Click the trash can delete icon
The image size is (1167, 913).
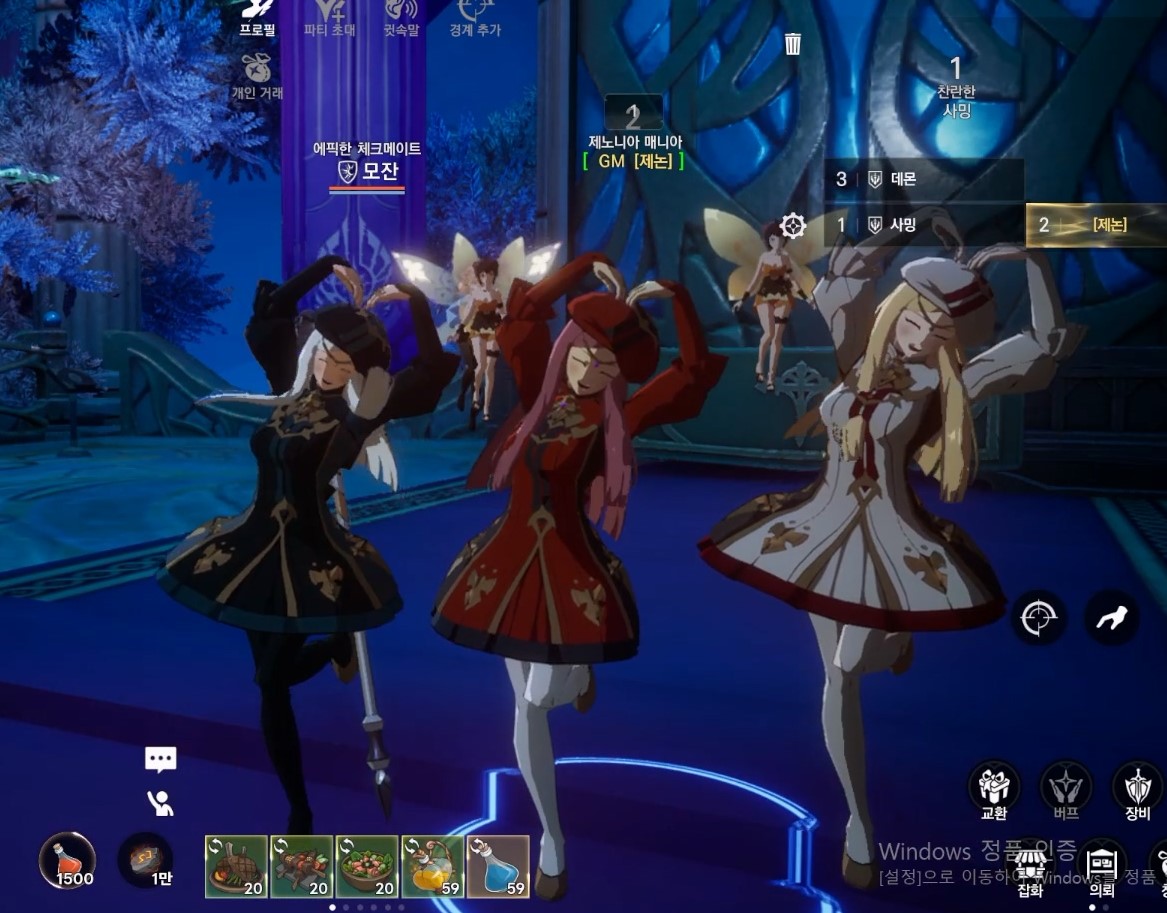(x=793, y=43)
